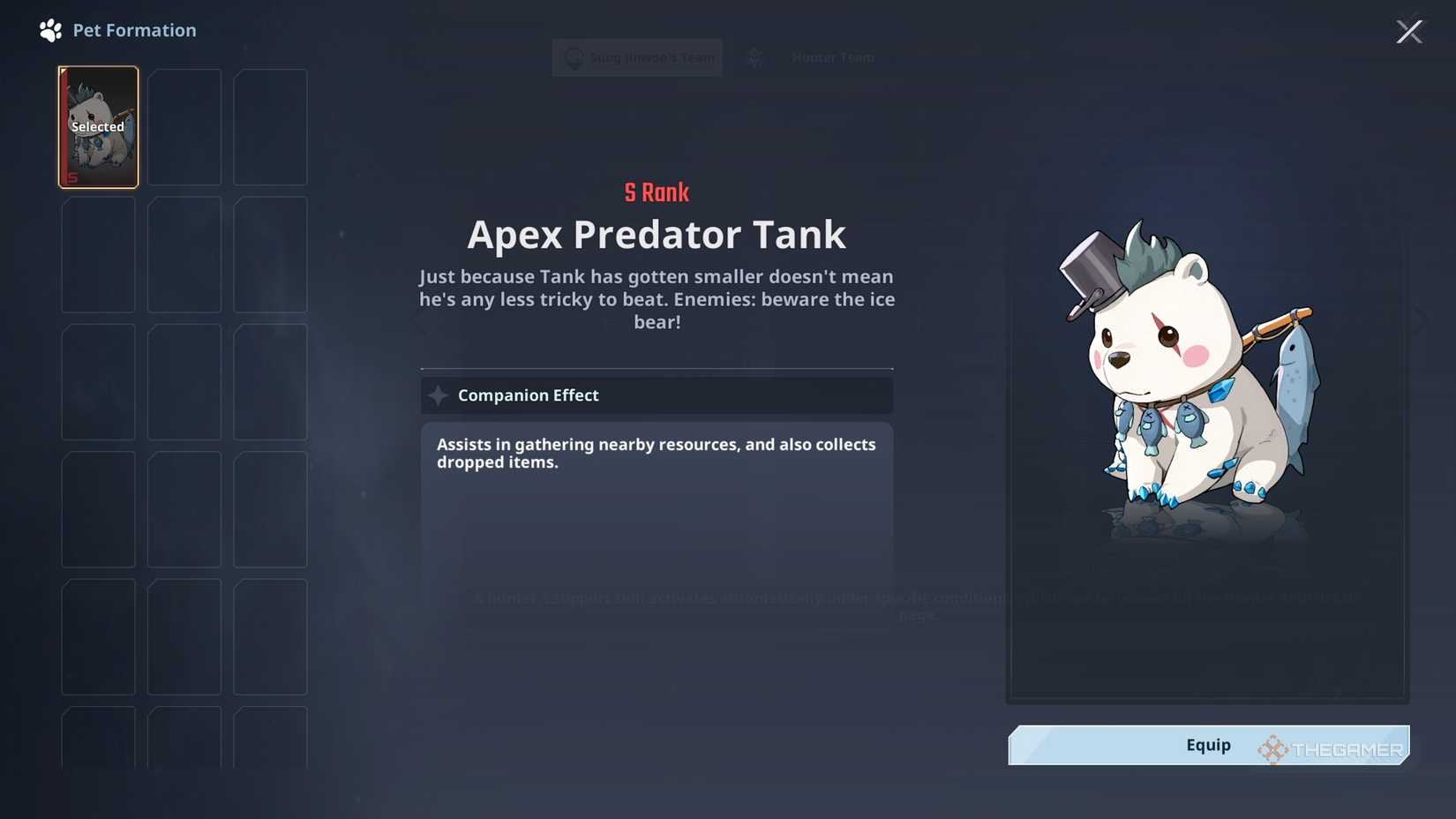Click the Apex Predator Tank title text
Image resolution: width=1456 pixels, height=819 pixels.
pos(657,234)
